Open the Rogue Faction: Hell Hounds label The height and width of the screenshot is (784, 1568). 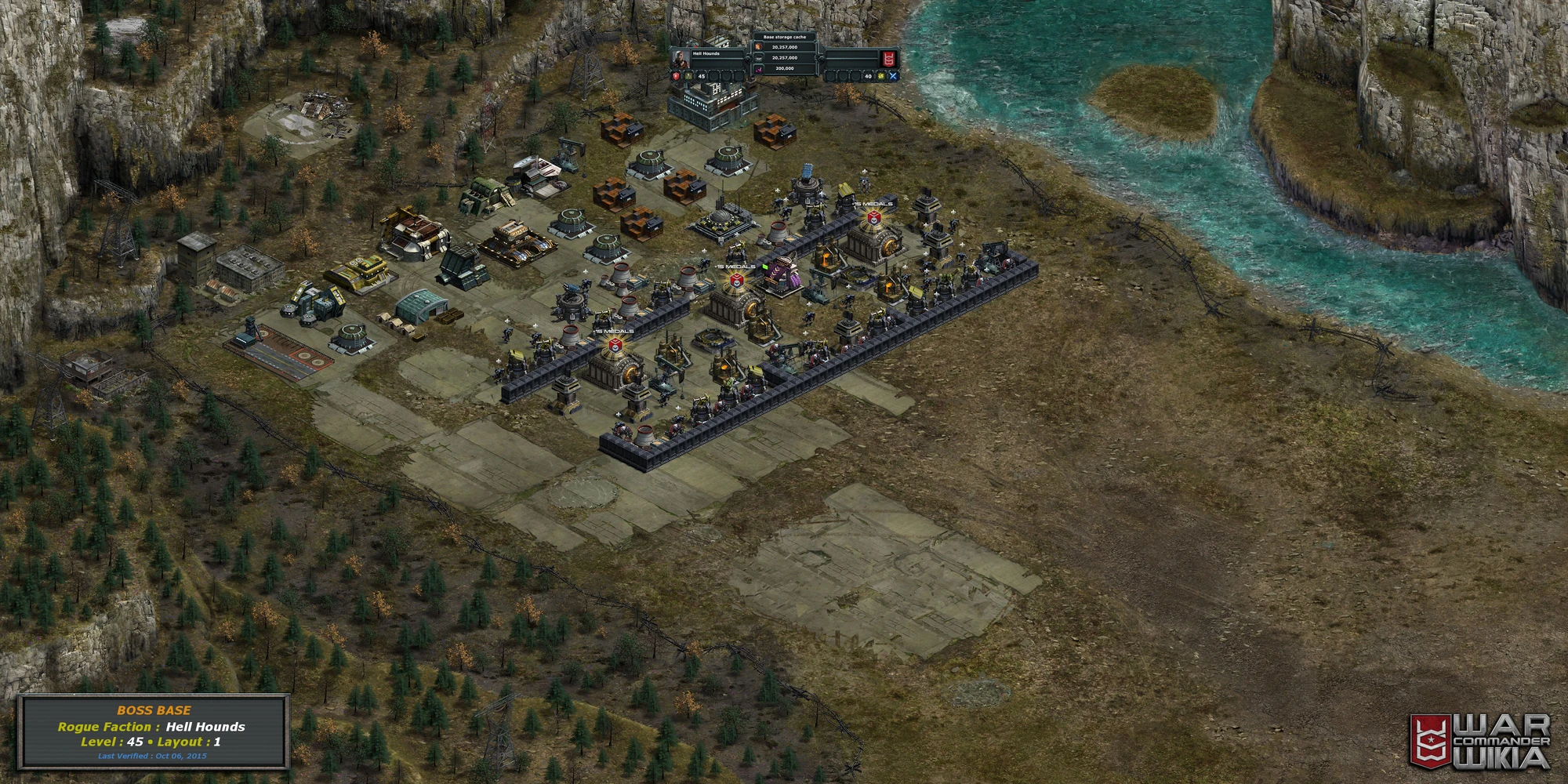[154, 728]
